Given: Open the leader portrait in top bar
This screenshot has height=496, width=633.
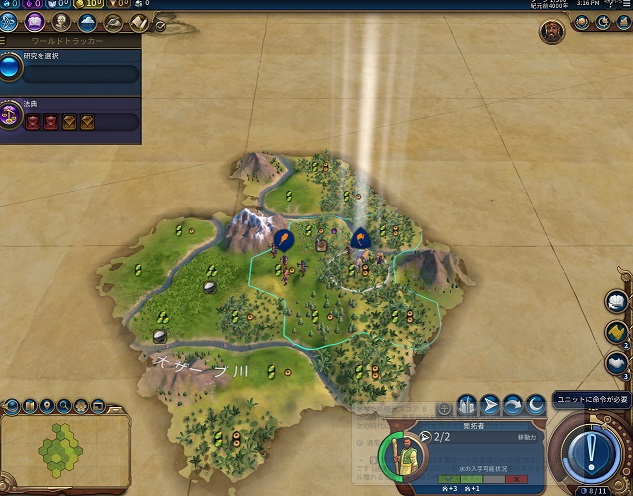Looking at the screenshot, I should point(551,29).
